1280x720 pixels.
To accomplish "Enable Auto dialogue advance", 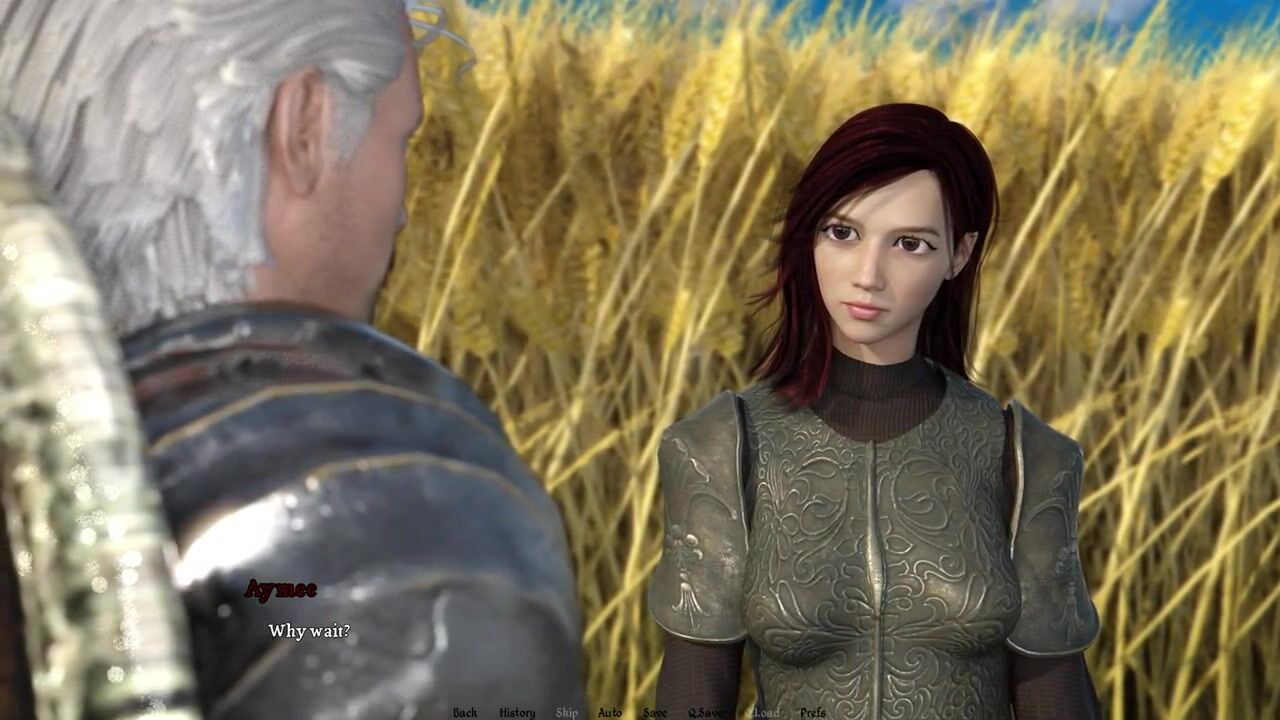I will pos(610,712).
